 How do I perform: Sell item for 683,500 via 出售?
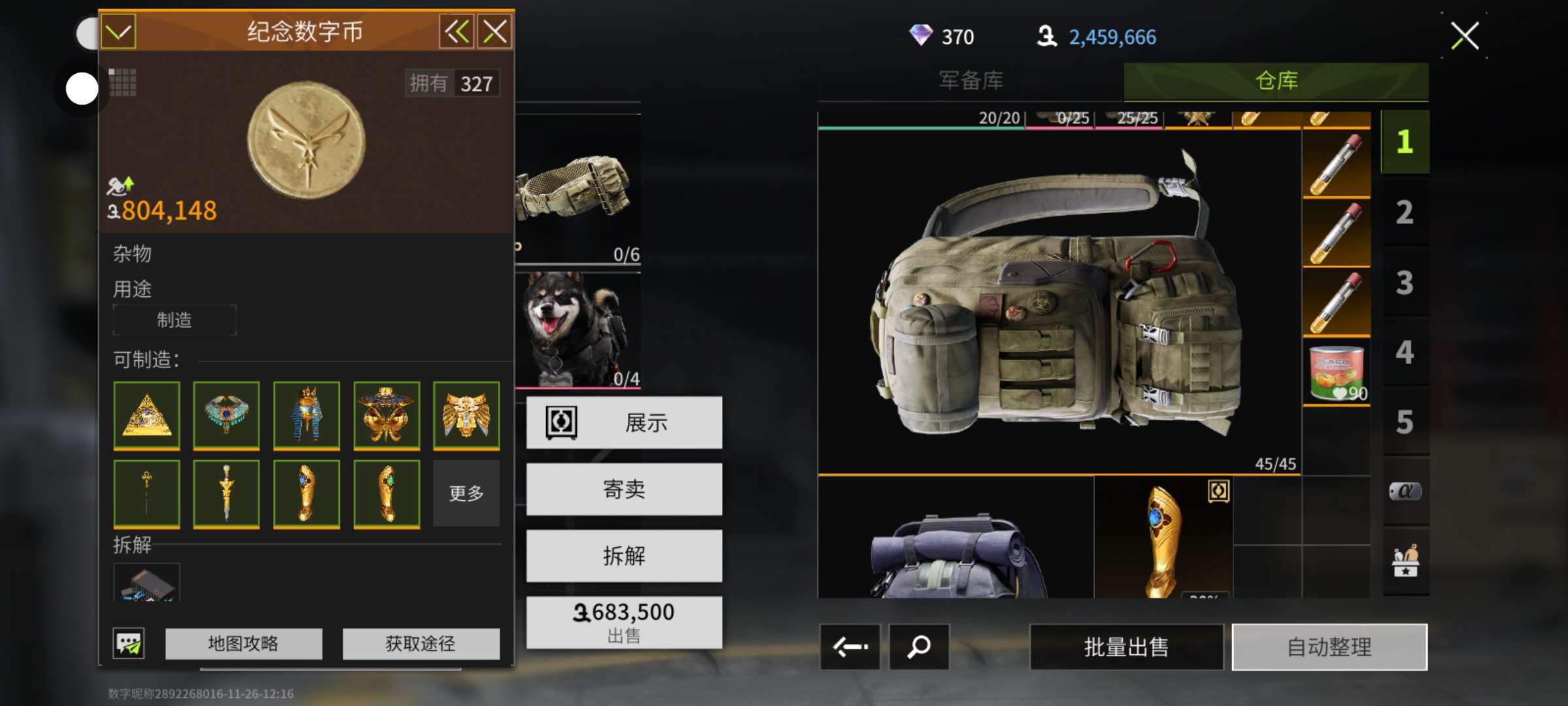click(x=624, y=622)
